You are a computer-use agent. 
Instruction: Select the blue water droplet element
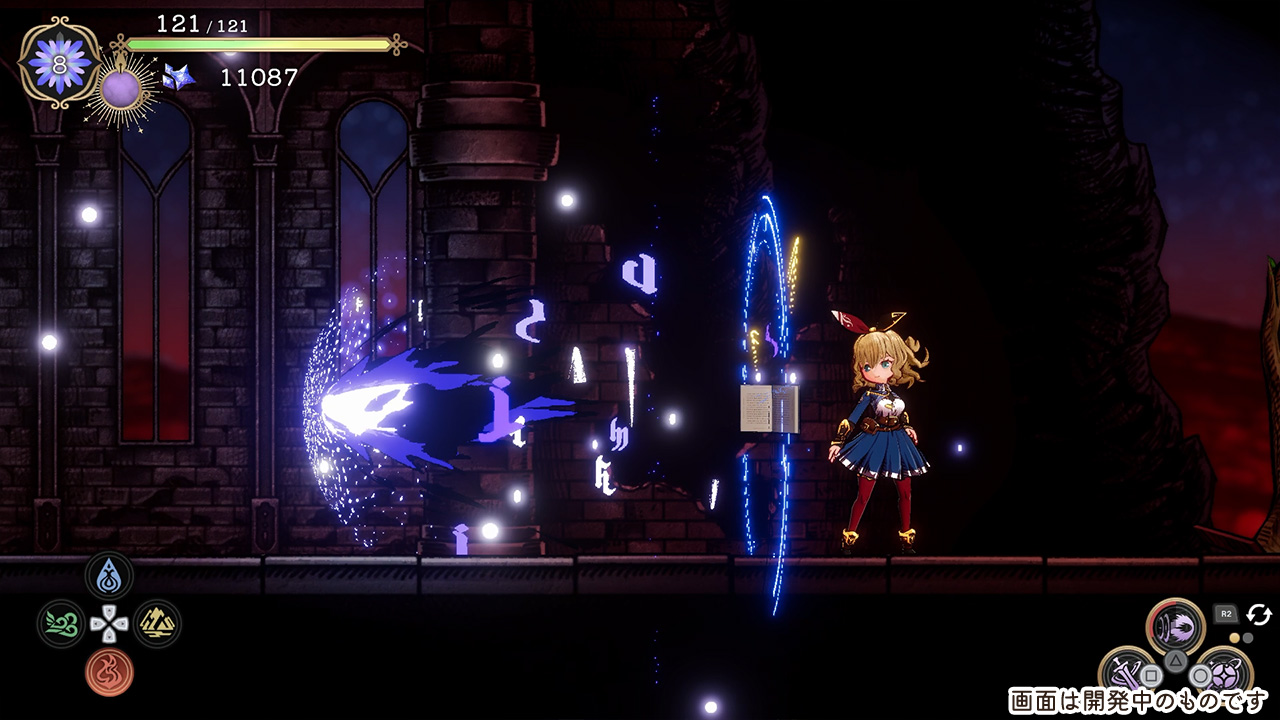point(109,577)
